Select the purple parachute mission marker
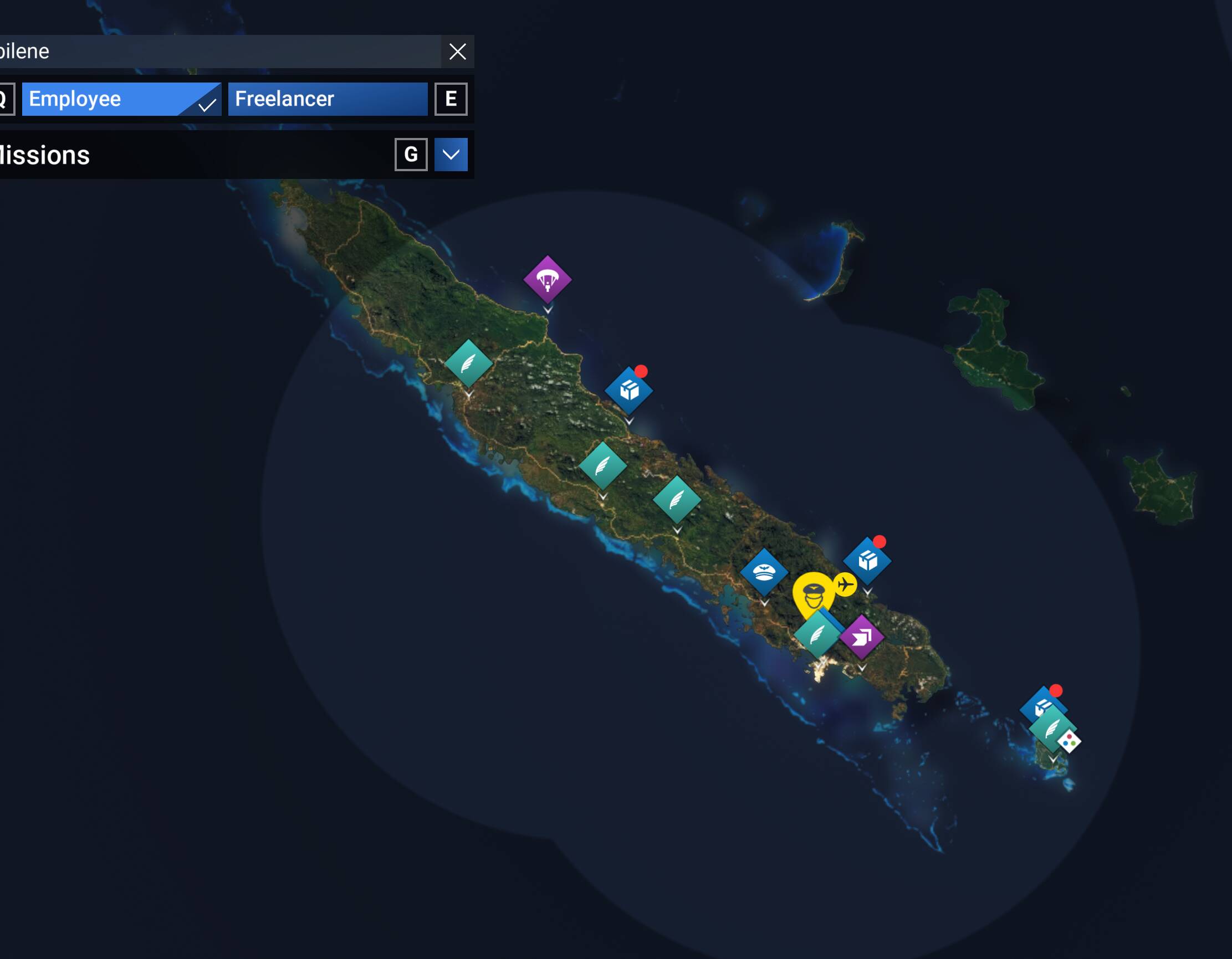The height and width of the screenshot is (959, 1232). [547, 279]
